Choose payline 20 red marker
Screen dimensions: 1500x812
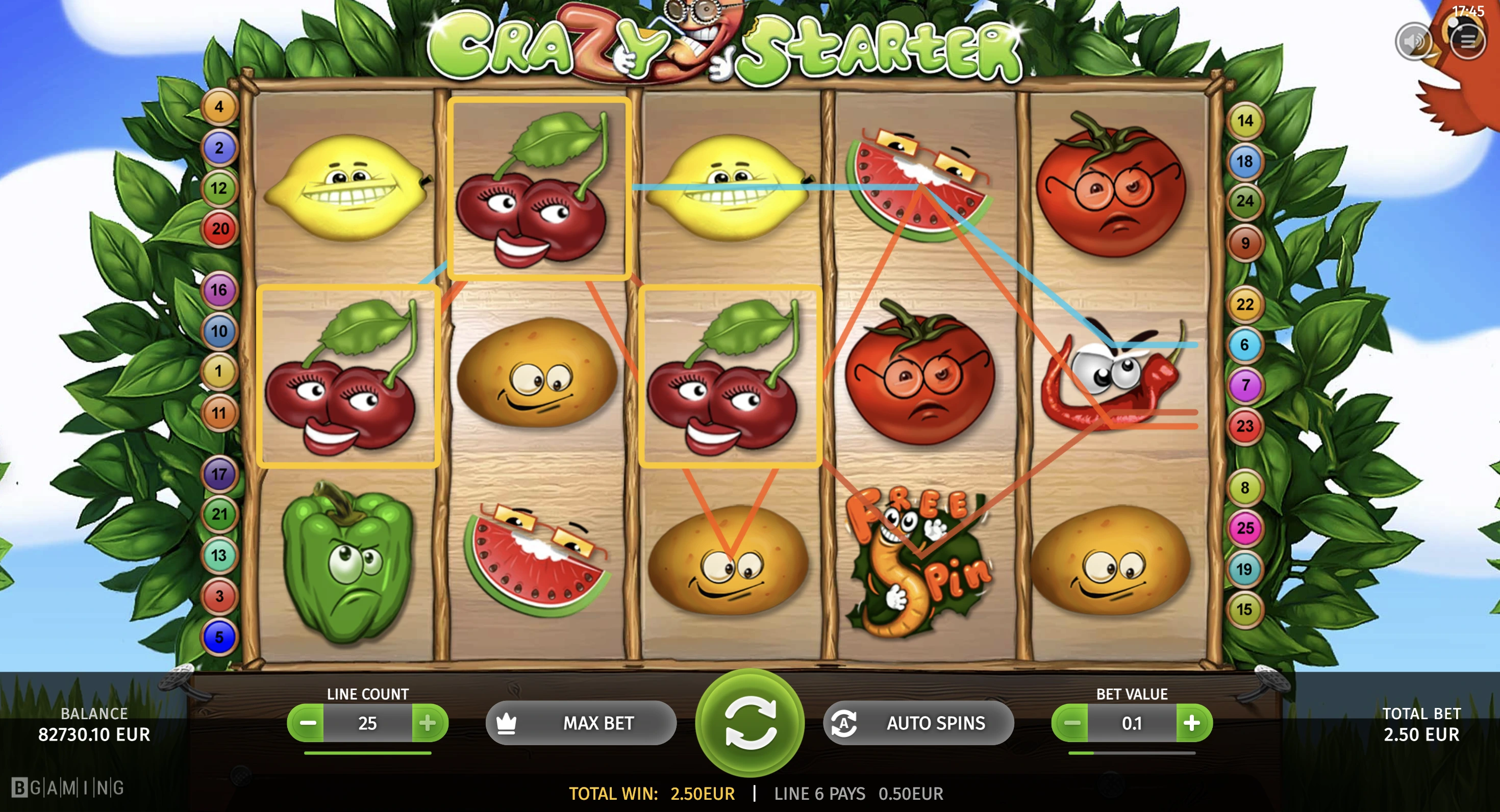click(x=219, y=229)
